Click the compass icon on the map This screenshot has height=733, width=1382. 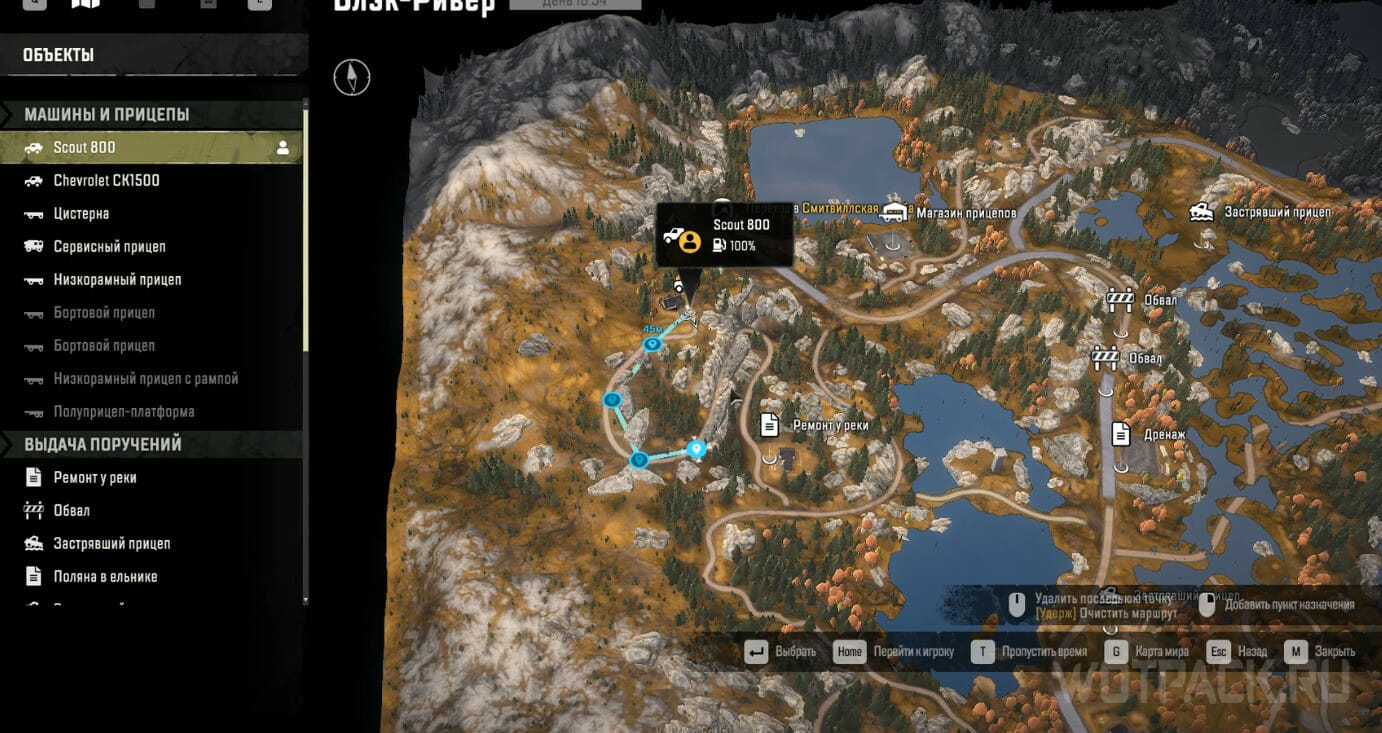point(352,77)
